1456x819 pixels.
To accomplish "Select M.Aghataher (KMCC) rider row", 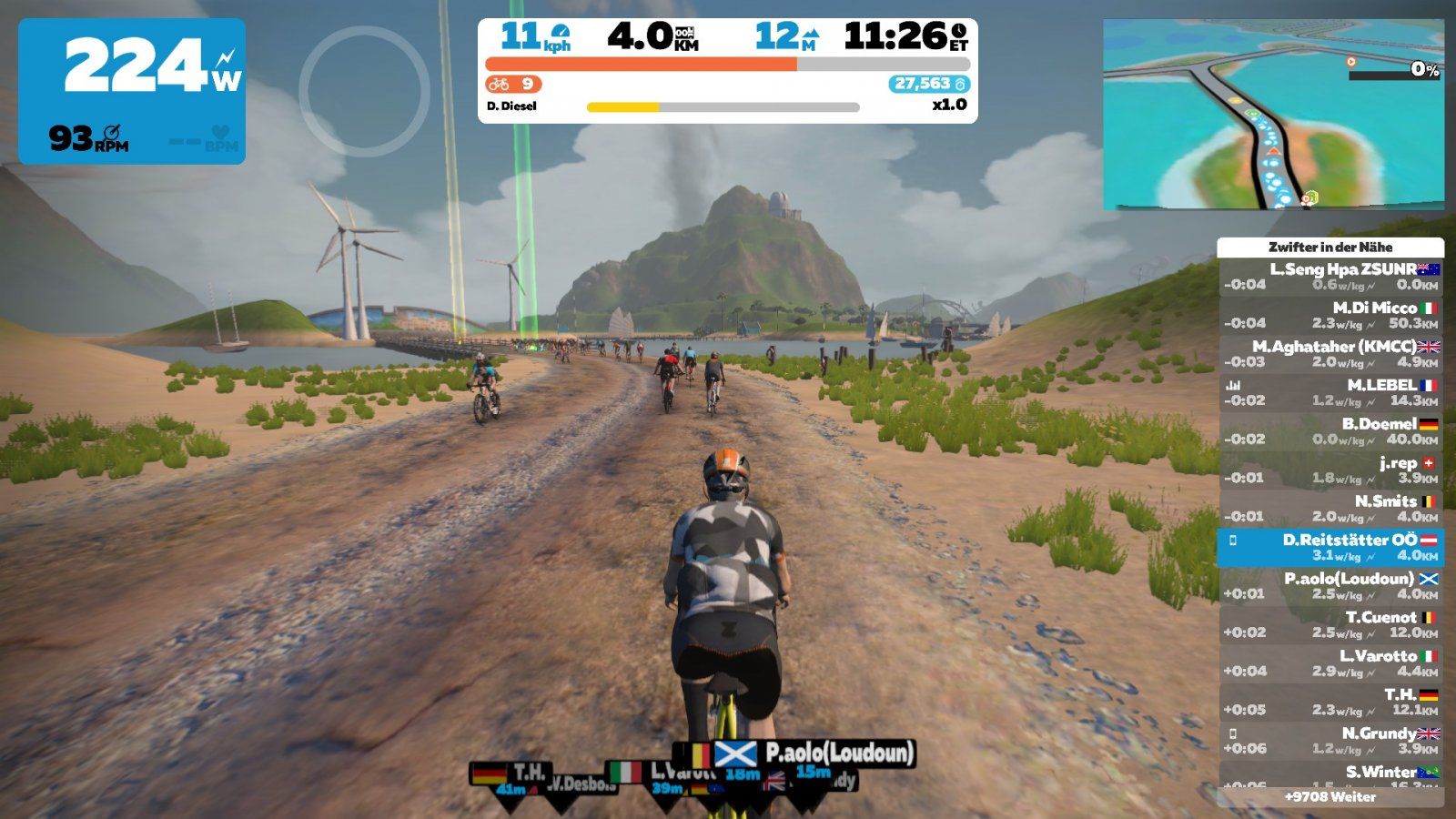I will coord(1330,354).
